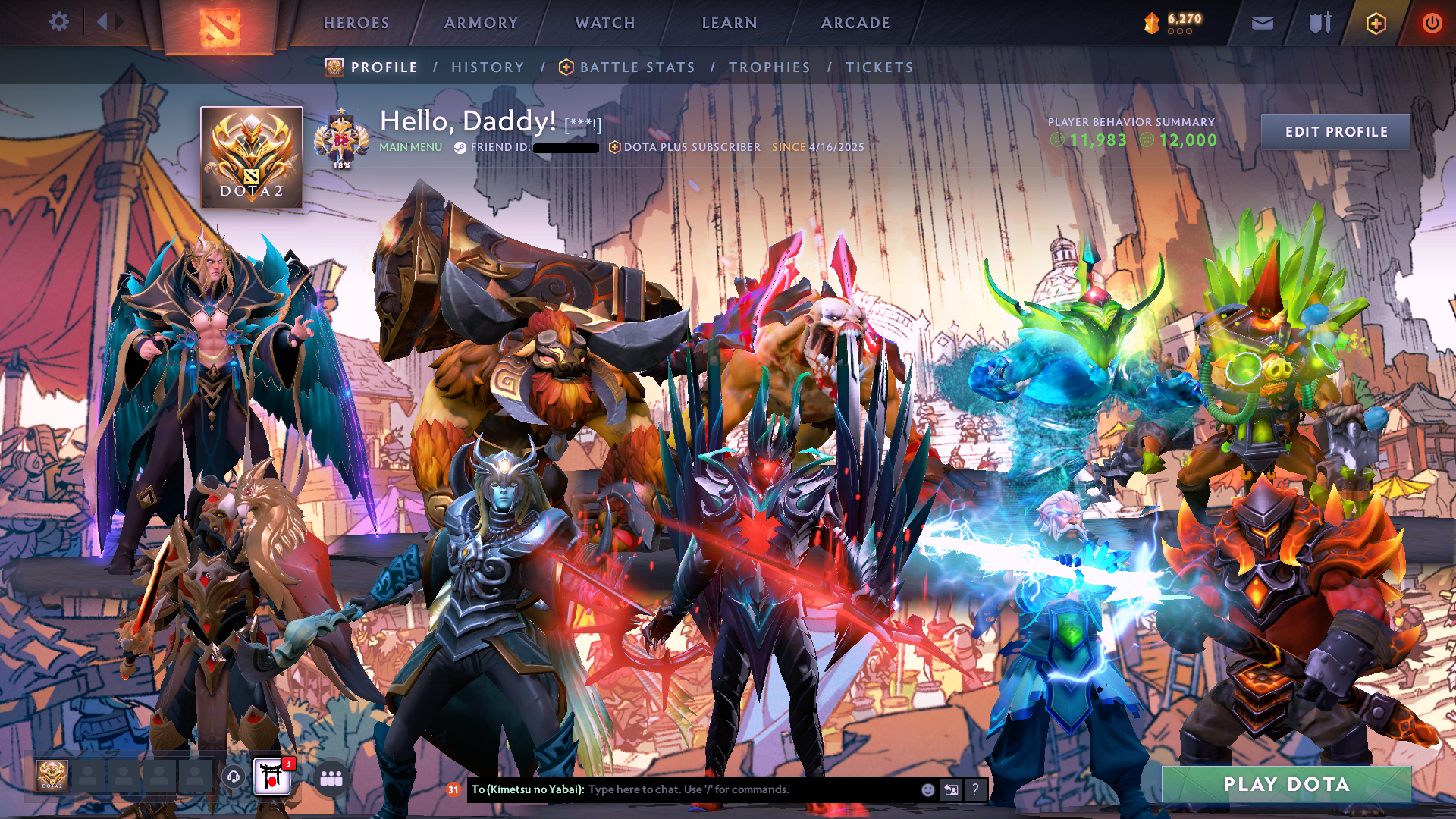Click the Dota Plus hexagon icon top right
The height and width of the screenshot is (819, 1456).
[x=1375, y=23]
